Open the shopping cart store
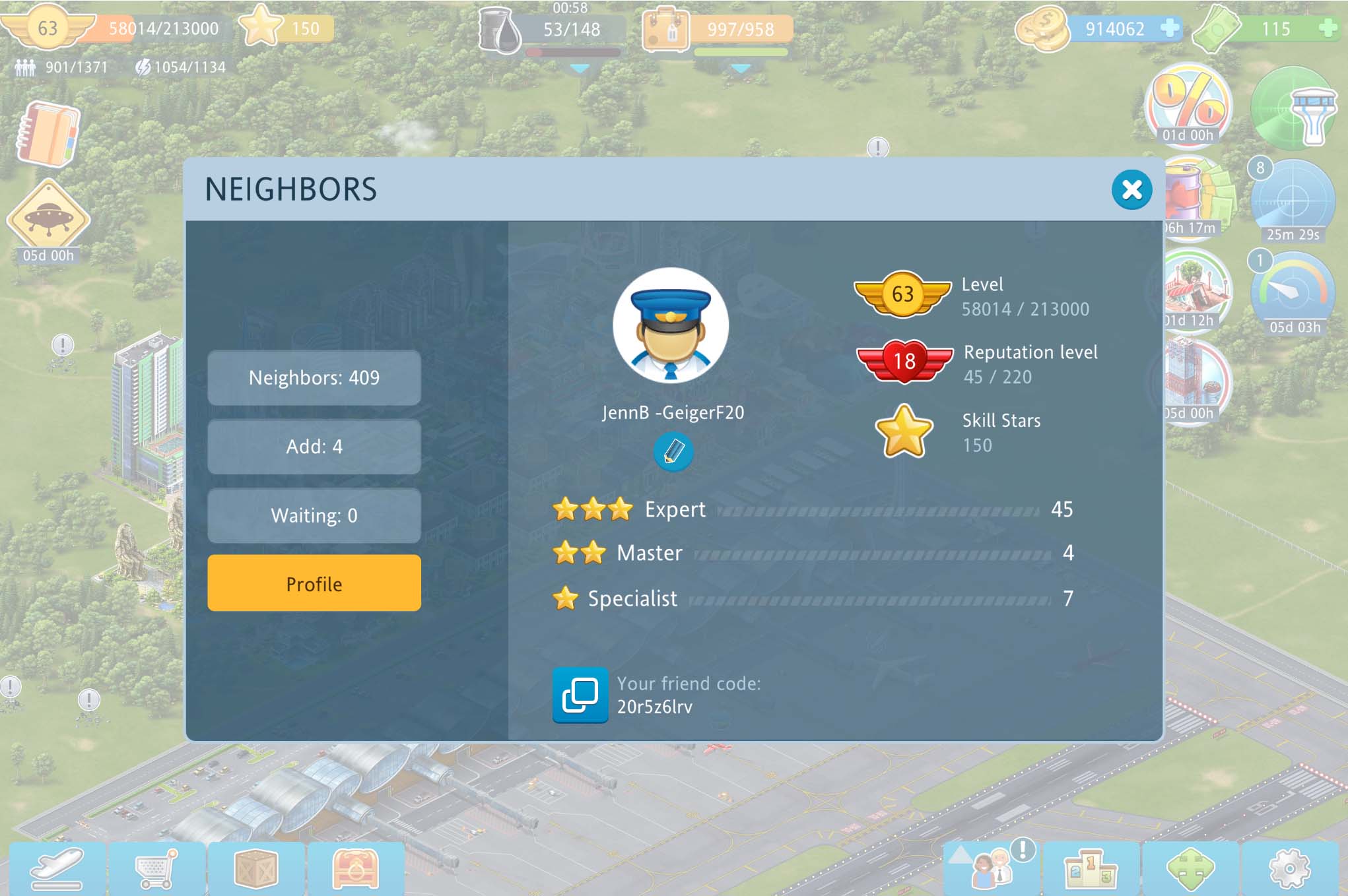1348x896 pixels. 156,868
